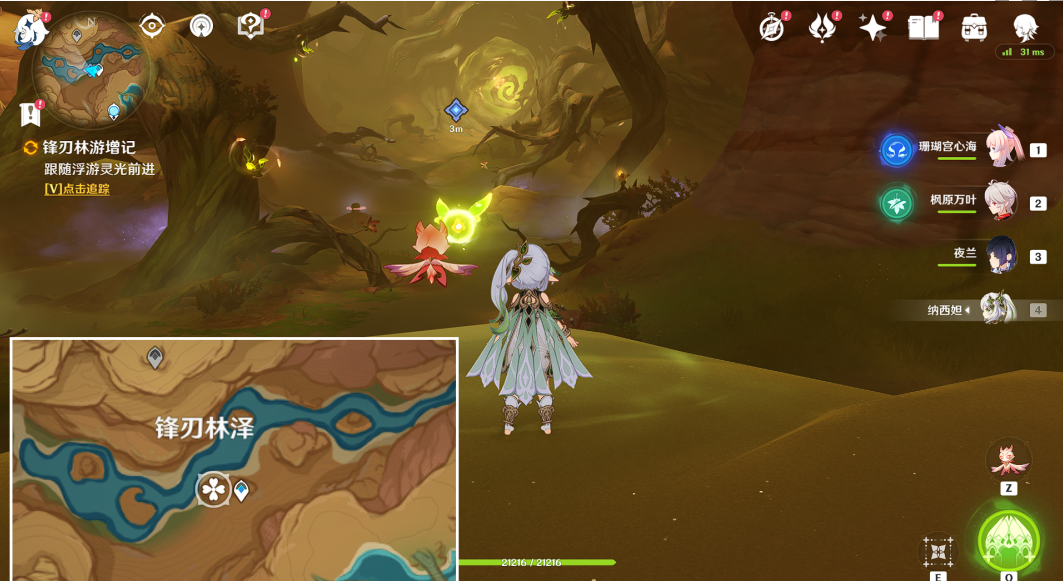Open the tutorial question-mark book icon
Screen dimensions: 1063x581
point(250,27)
